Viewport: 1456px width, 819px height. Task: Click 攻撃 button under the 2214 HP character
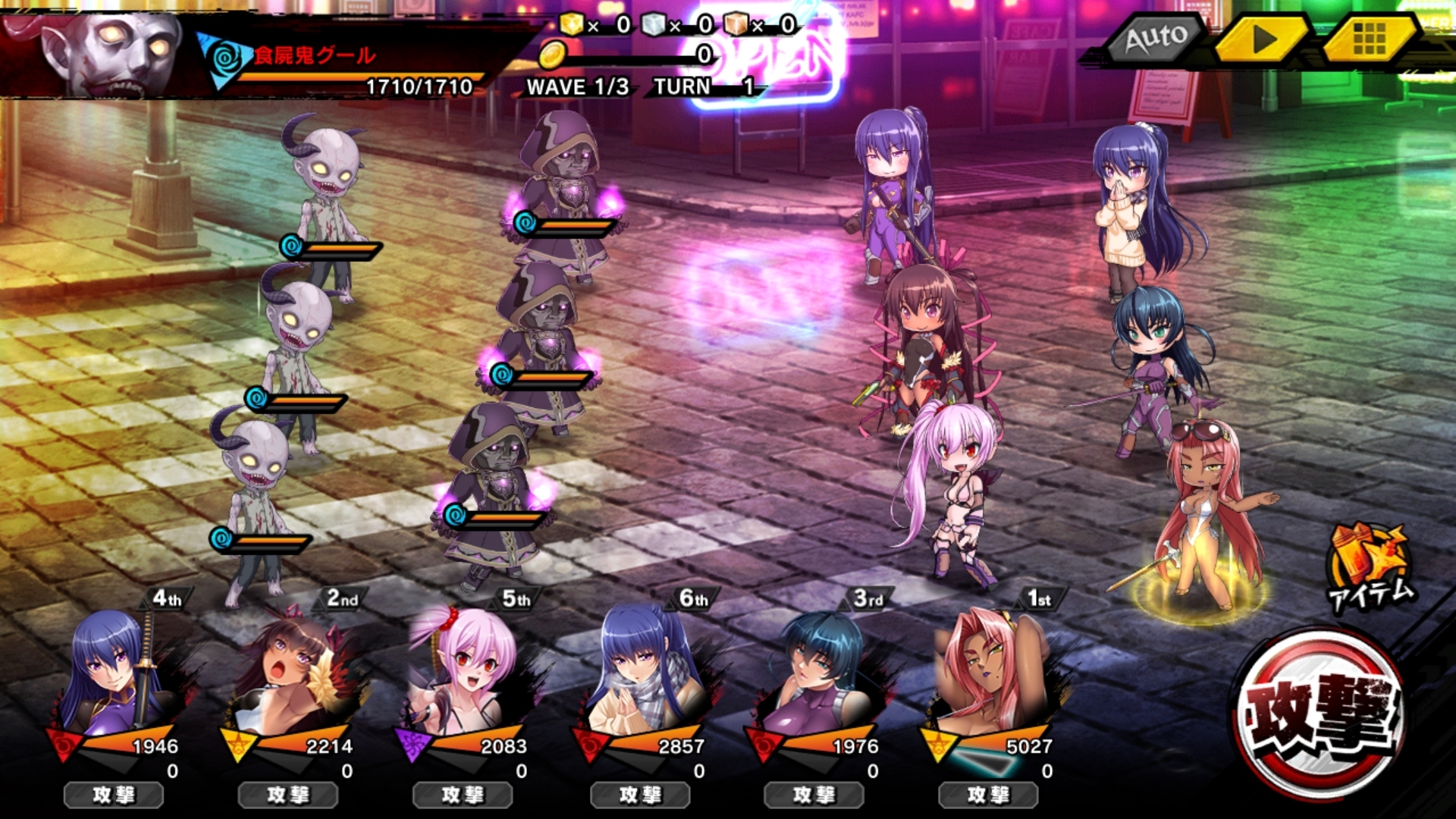(288, 795)
